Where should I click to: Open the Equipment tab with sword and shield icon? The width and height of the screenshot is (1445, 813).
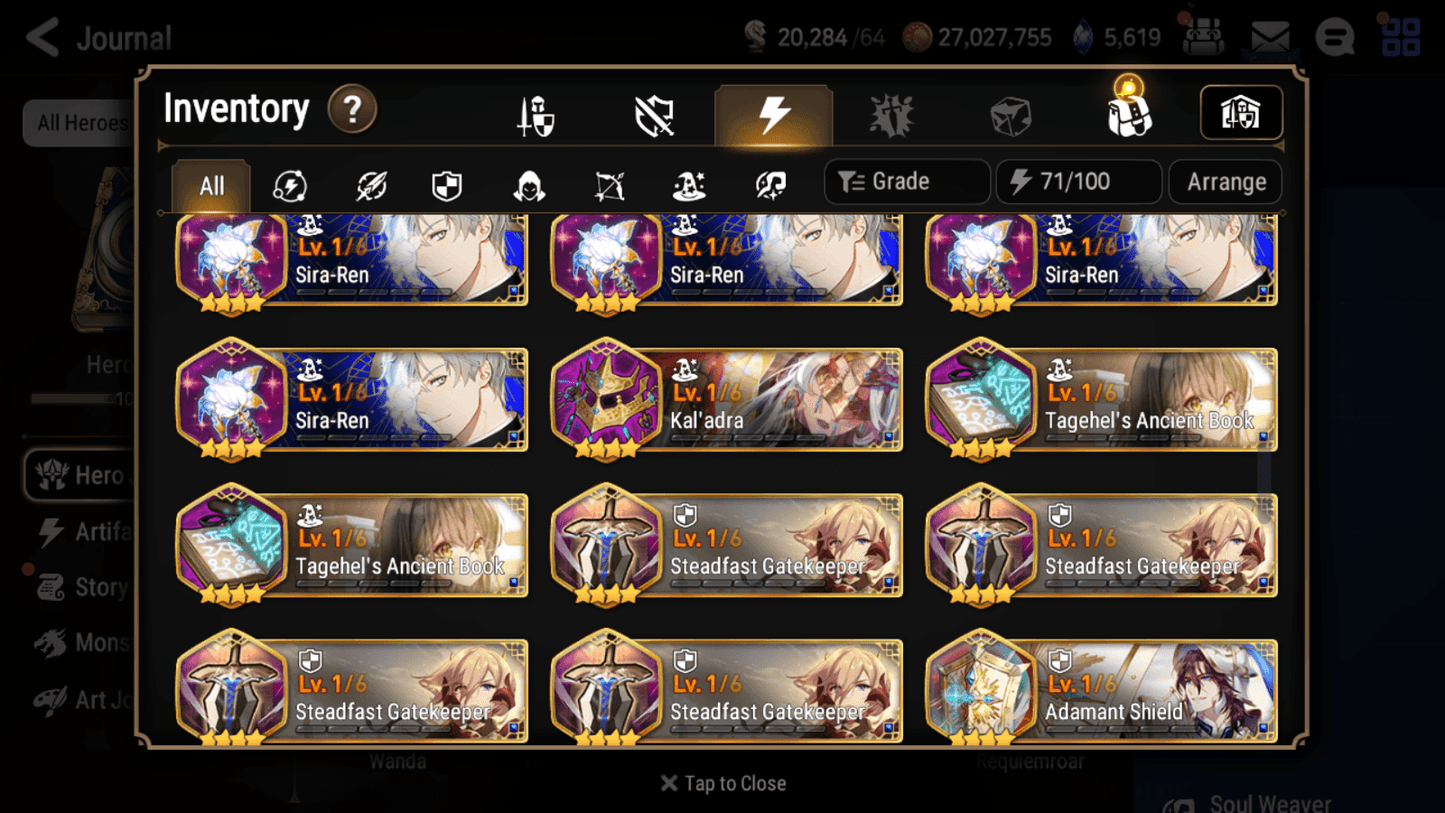pos(535,113)
